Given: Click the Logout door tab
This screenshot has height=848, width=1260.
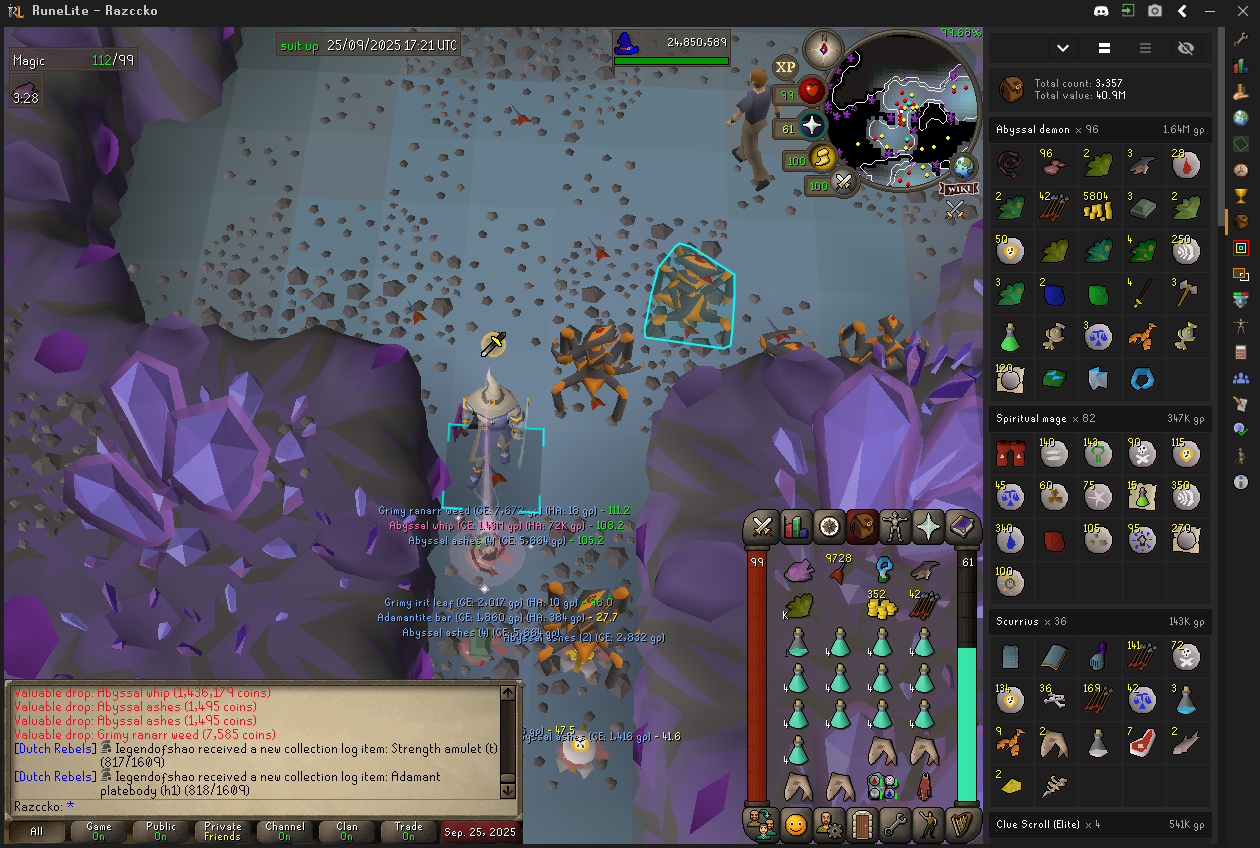Looking at the screenshot, I should (x=862, y=825).
